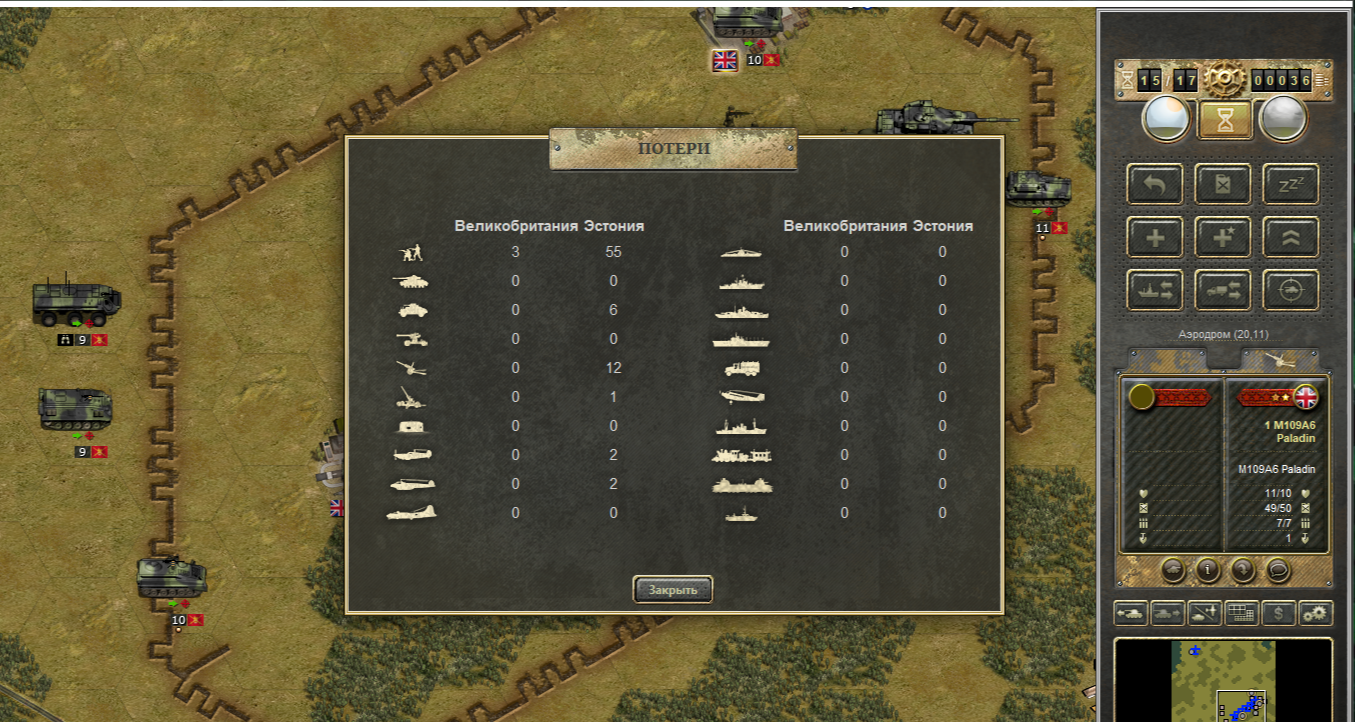This screenshot has width=1355, height=722.
Task: Open the round speech bubble message button
Action: click(x=1277, y=570)
